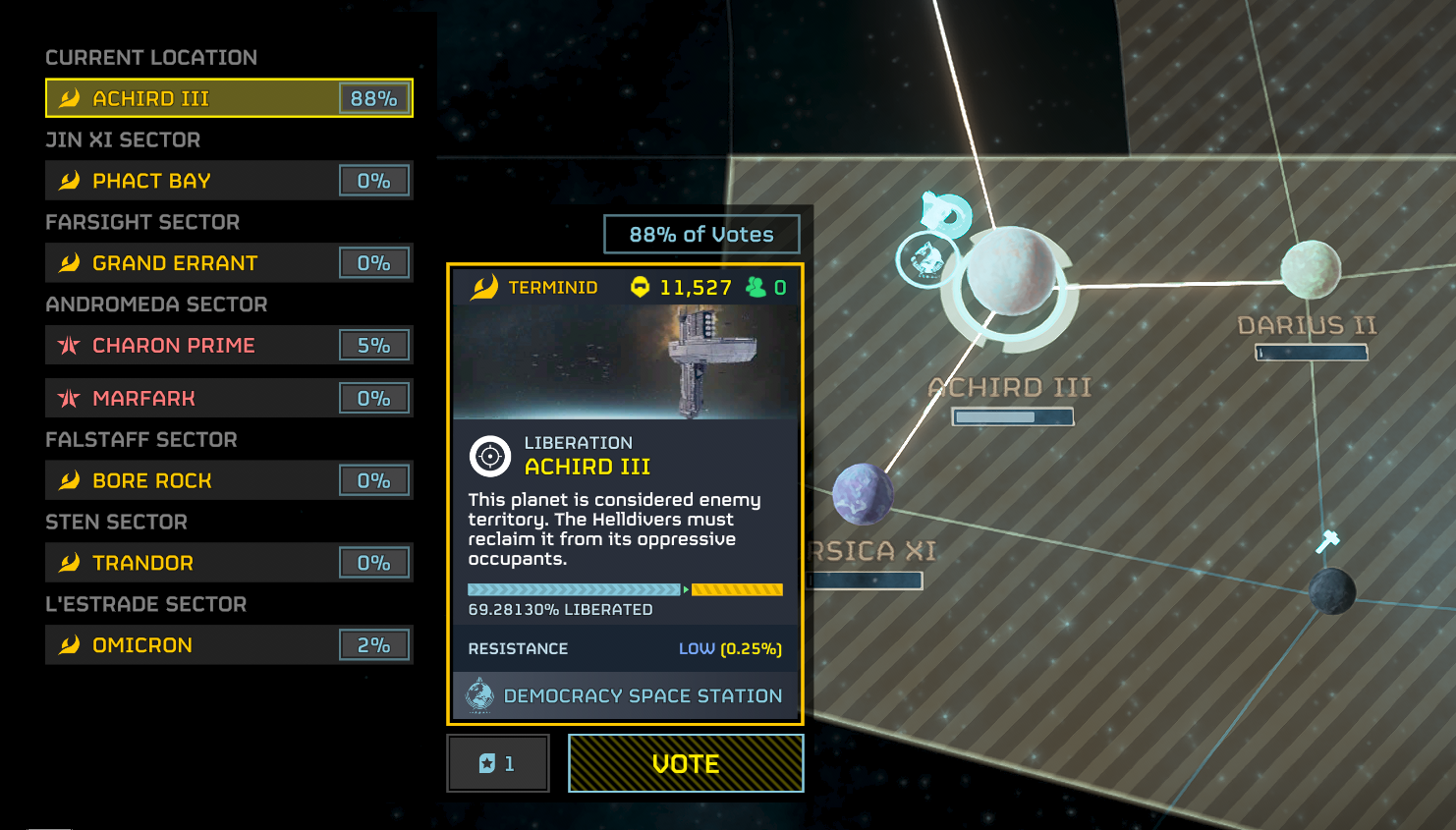Select the Grand Errant planet row

coord(228,263)
